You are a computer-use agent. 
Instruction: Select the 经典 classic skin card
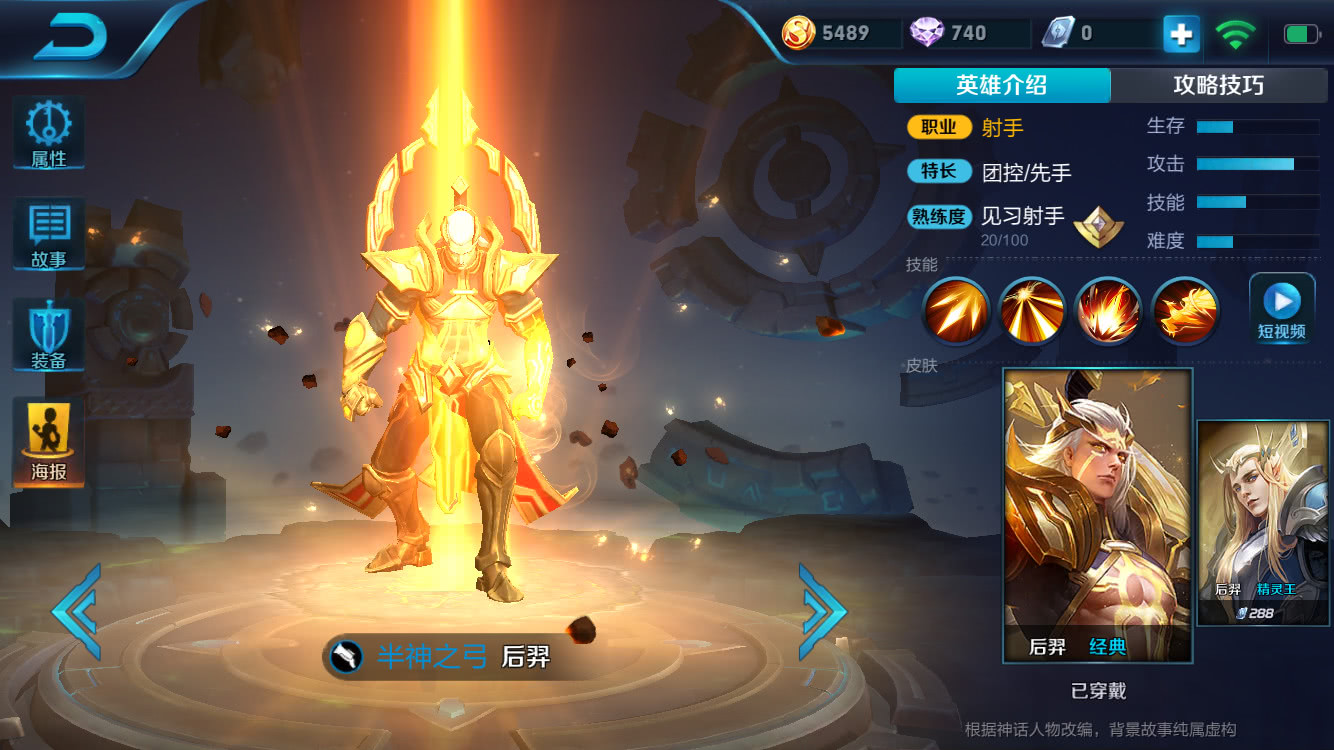(x=1097, y=514)
